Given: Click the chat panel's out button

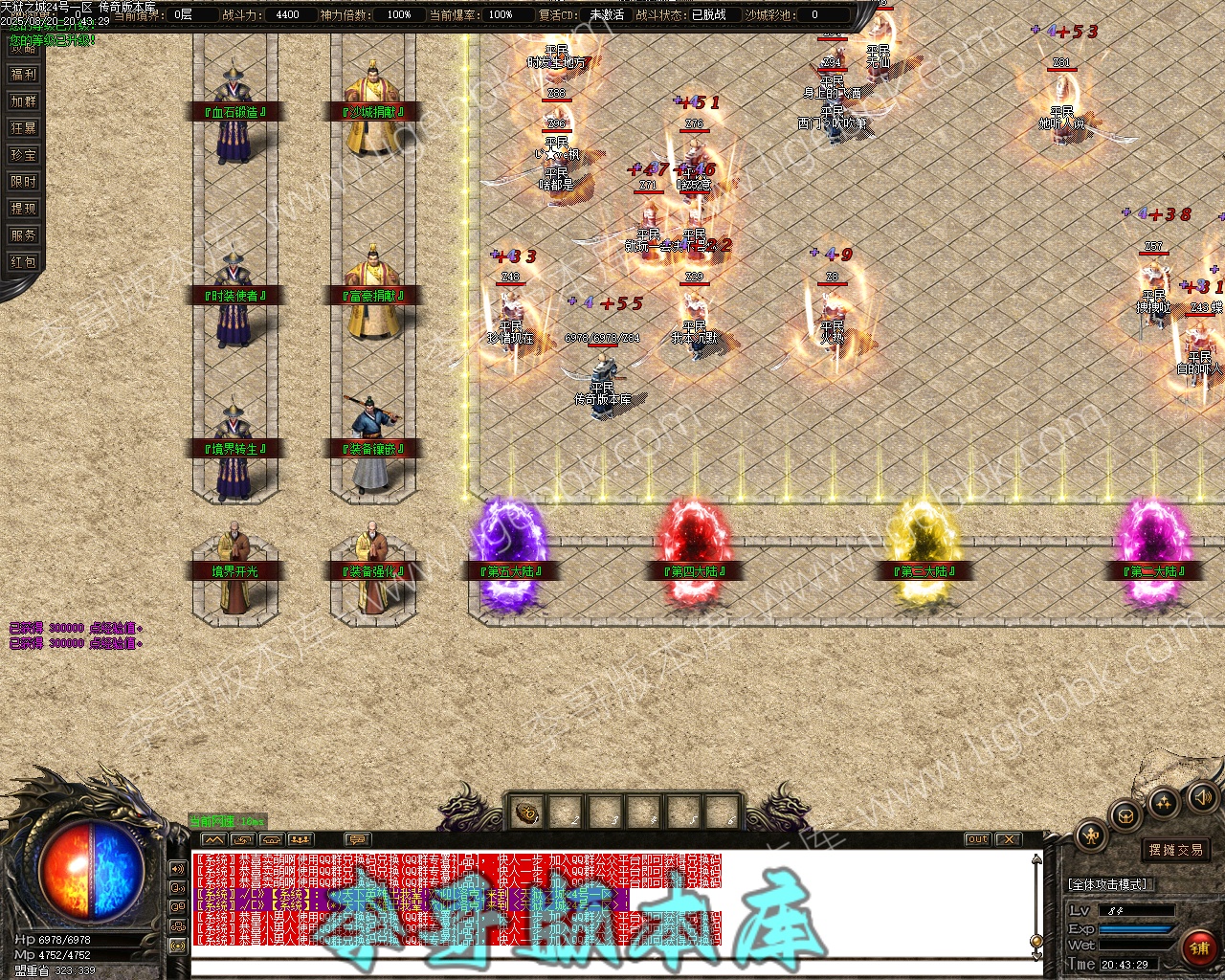Looking at the screenshot, I should click(977, 839).
